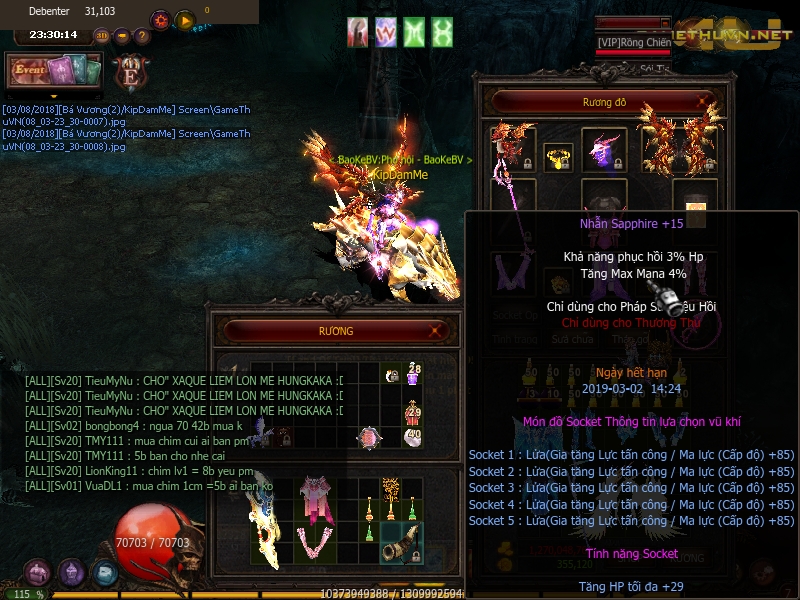Open the gear settings button
This screenshot has height=600, width=800.
tap(161, 20)
